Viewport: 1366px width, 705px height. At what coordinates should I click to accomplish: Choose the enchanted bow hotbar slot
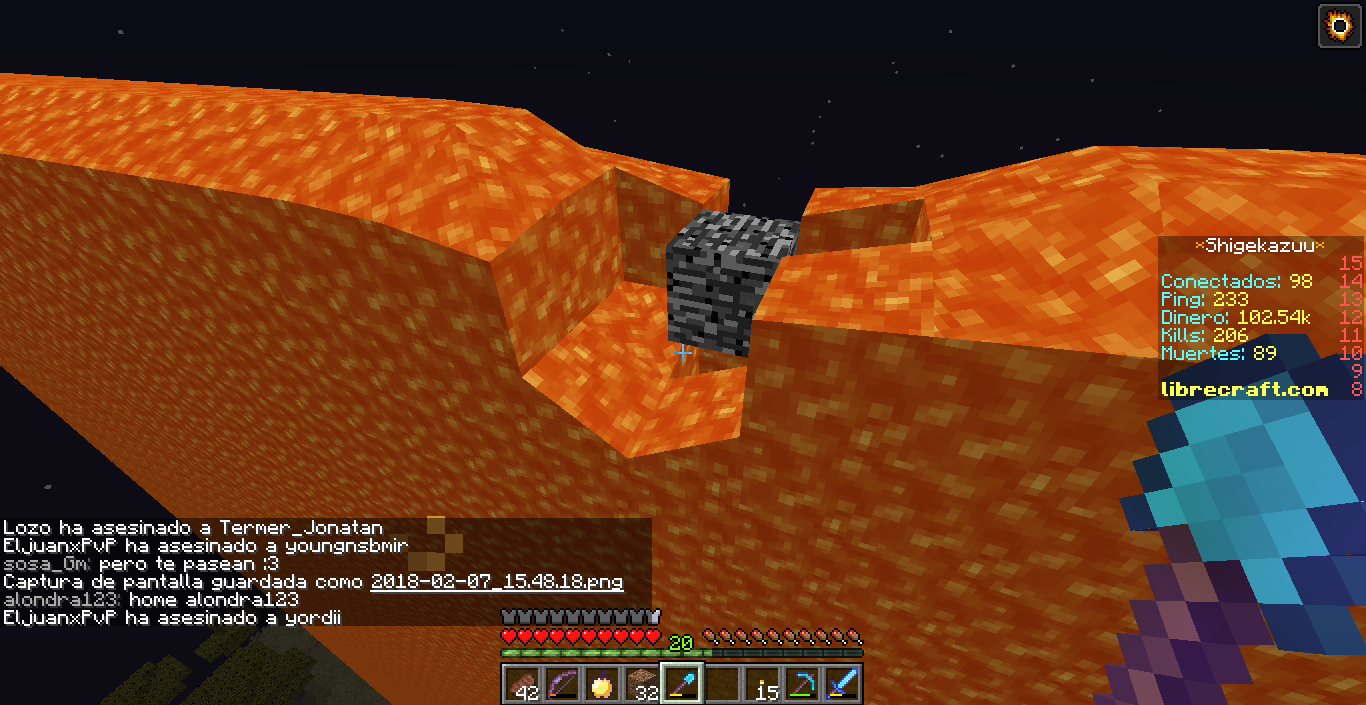pos(561,684)
